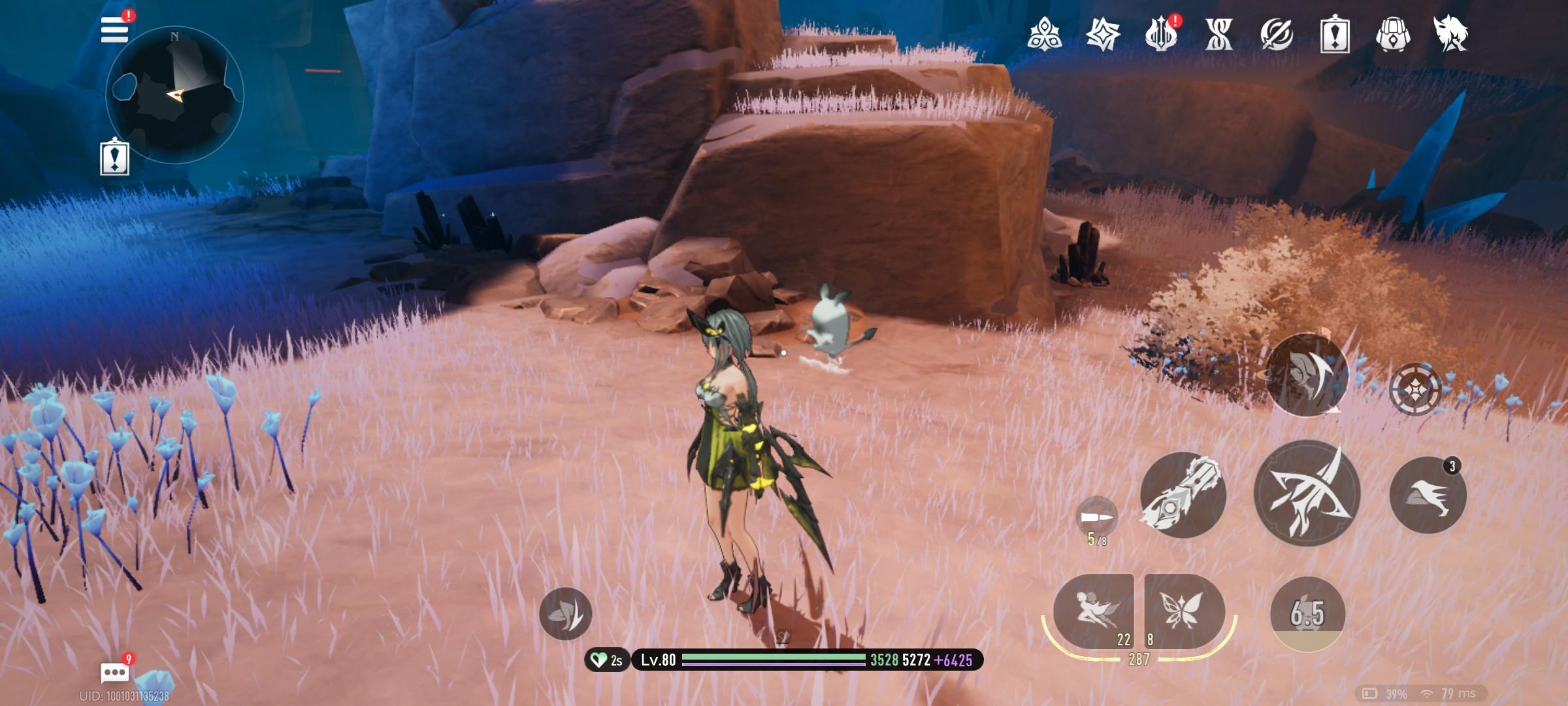Open the backpack inventory

[1392, 34]
